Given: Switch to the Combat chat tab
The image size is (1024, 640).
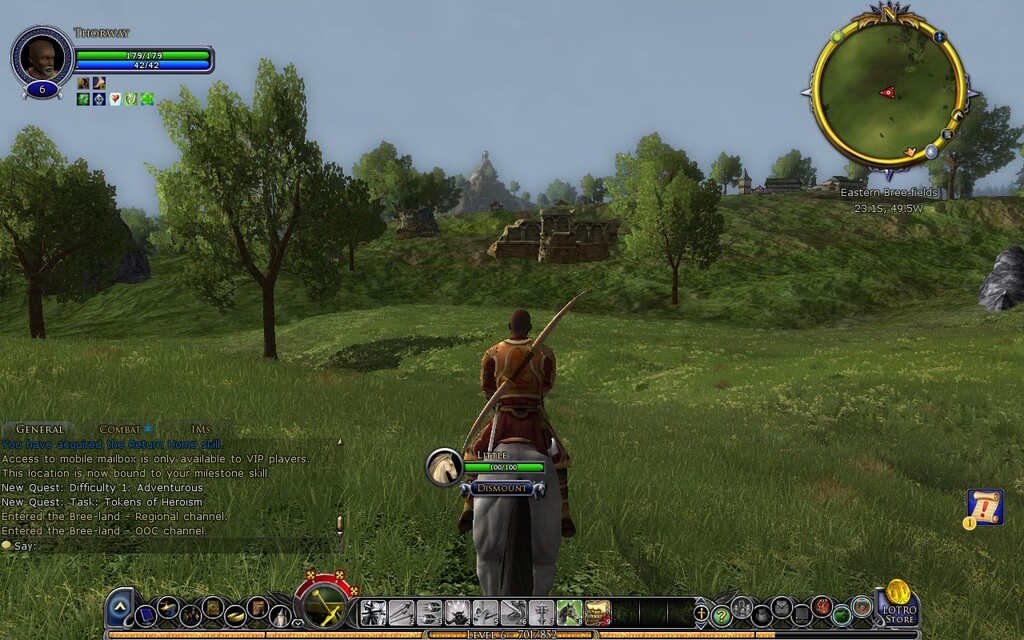Looking at the screenshot, I should click(x=120, y=429).
